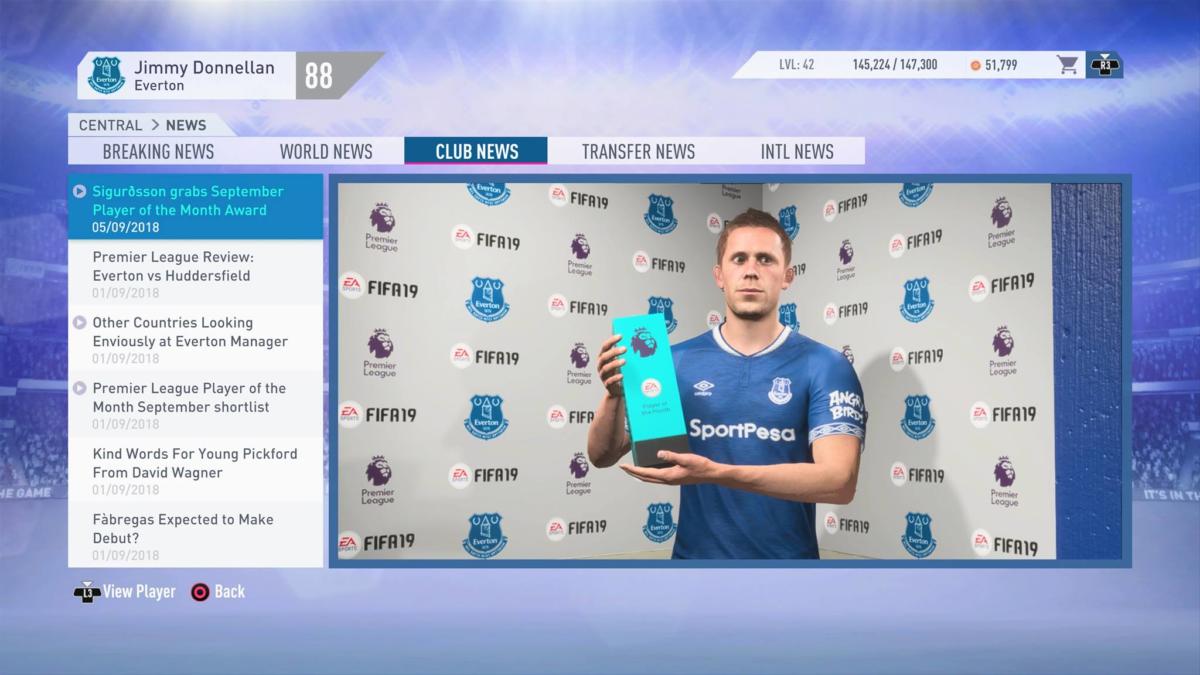Read Other Countries Looking Enviously at Everton Manager
The width and height of the screenshot is (1200, 675).
[x=196, y=339]
